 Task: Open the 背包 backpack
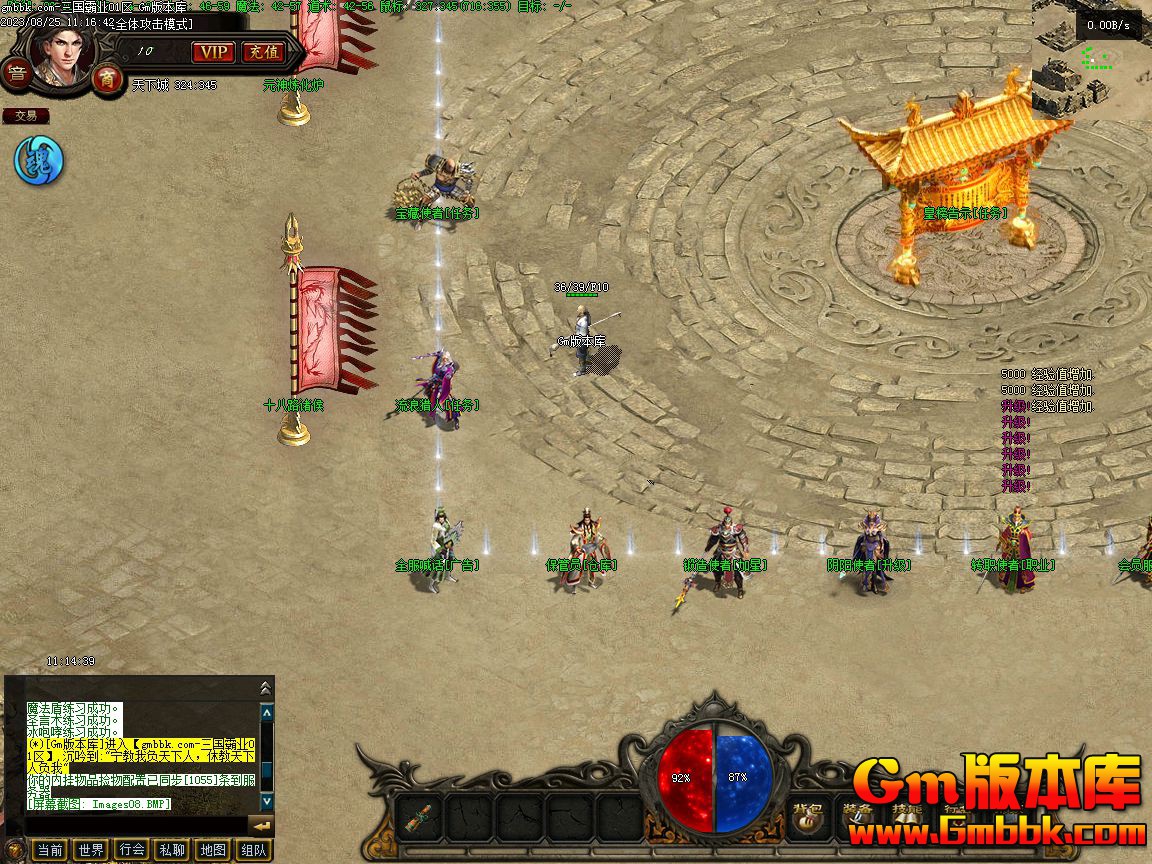[808, 816]
